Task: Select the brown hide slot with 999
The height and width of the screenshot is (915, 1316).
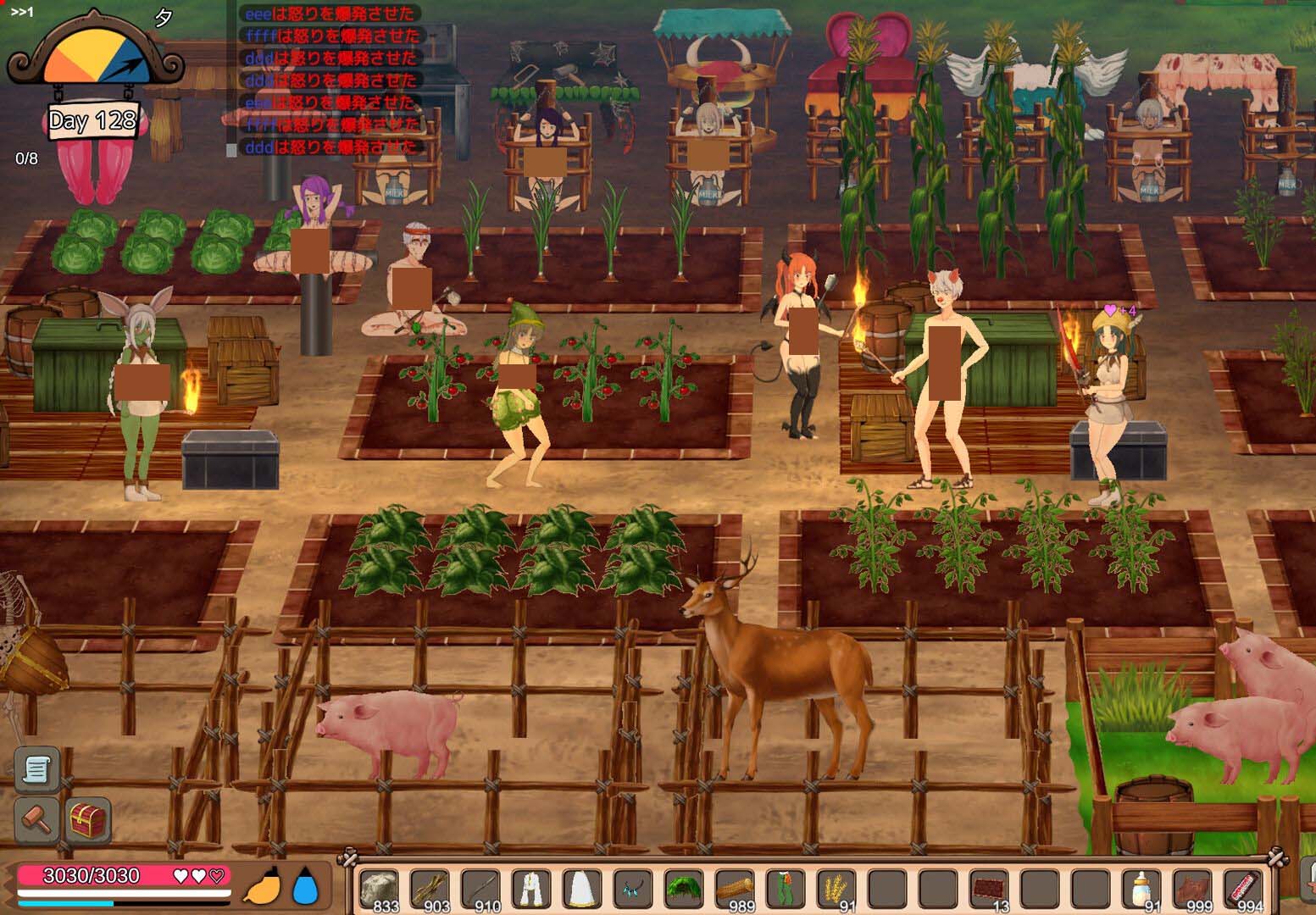Action: [x=1192, y=890]
